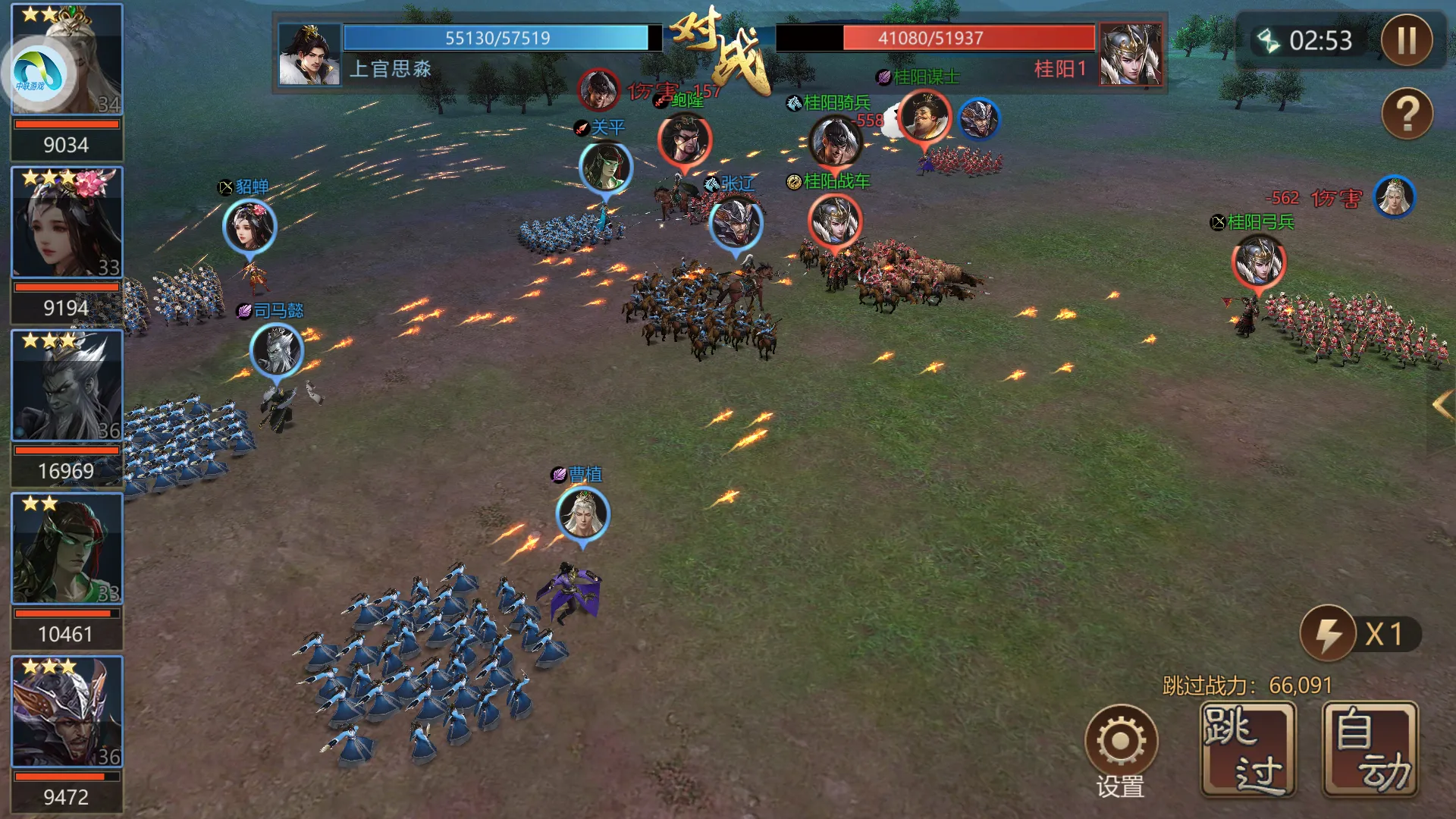This screenshot has height=819, width=1456.
Task: Expand the side panel arrow
Action: [1442, 406]
